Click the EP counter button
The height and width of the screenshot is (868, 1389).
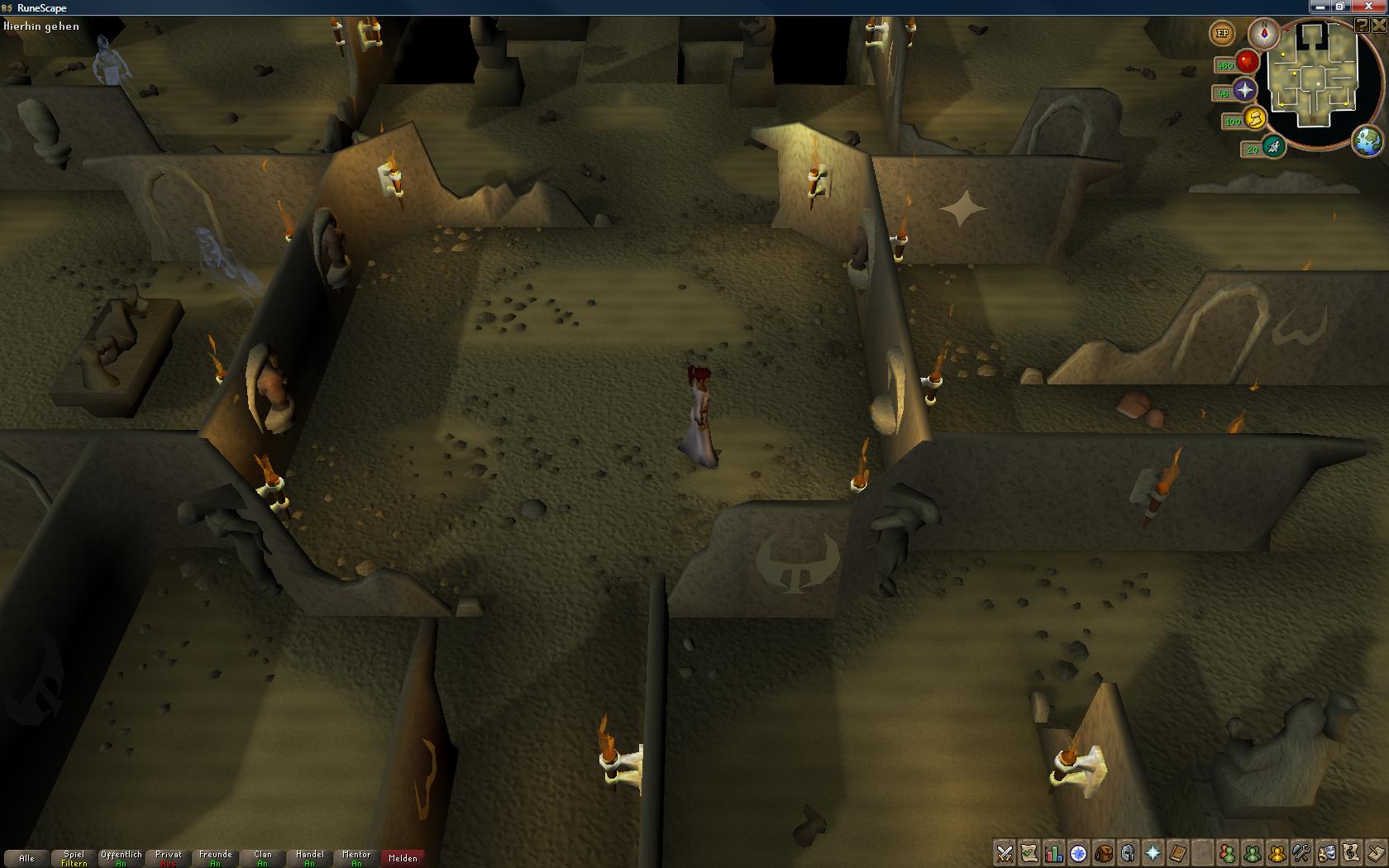(1222, 34)
